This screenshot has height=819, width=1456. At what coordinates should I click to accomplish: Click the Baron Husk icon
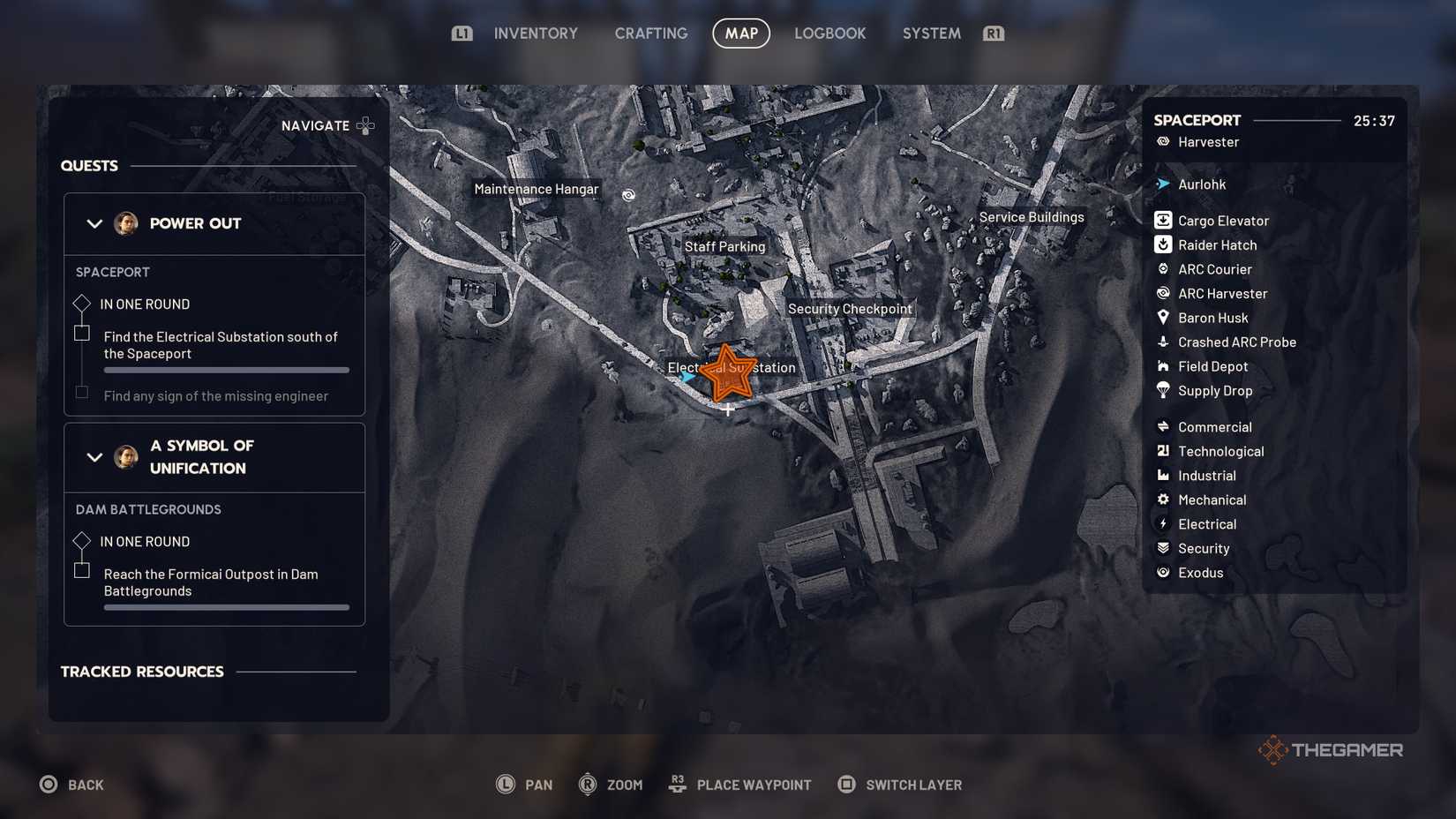pos(1163,318)
